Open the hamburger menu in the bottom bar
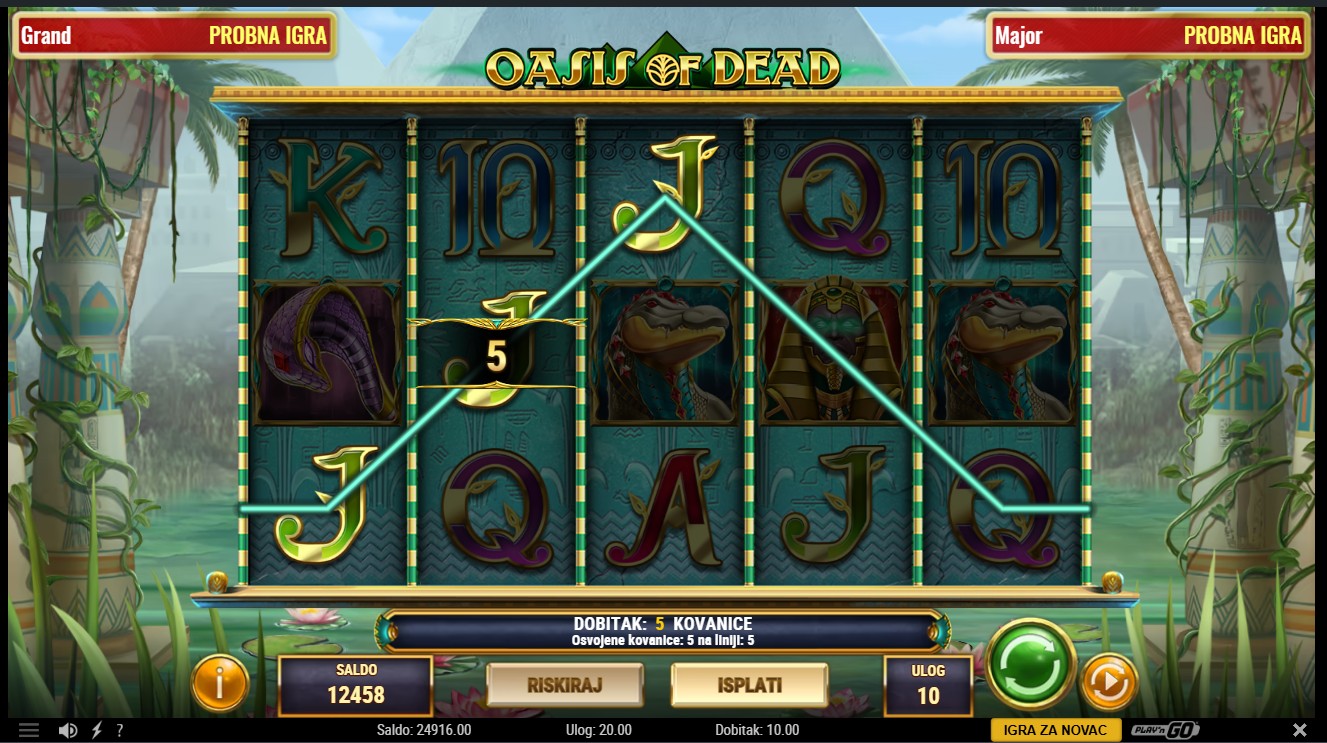1327x743 pixels. click(29, 730)
